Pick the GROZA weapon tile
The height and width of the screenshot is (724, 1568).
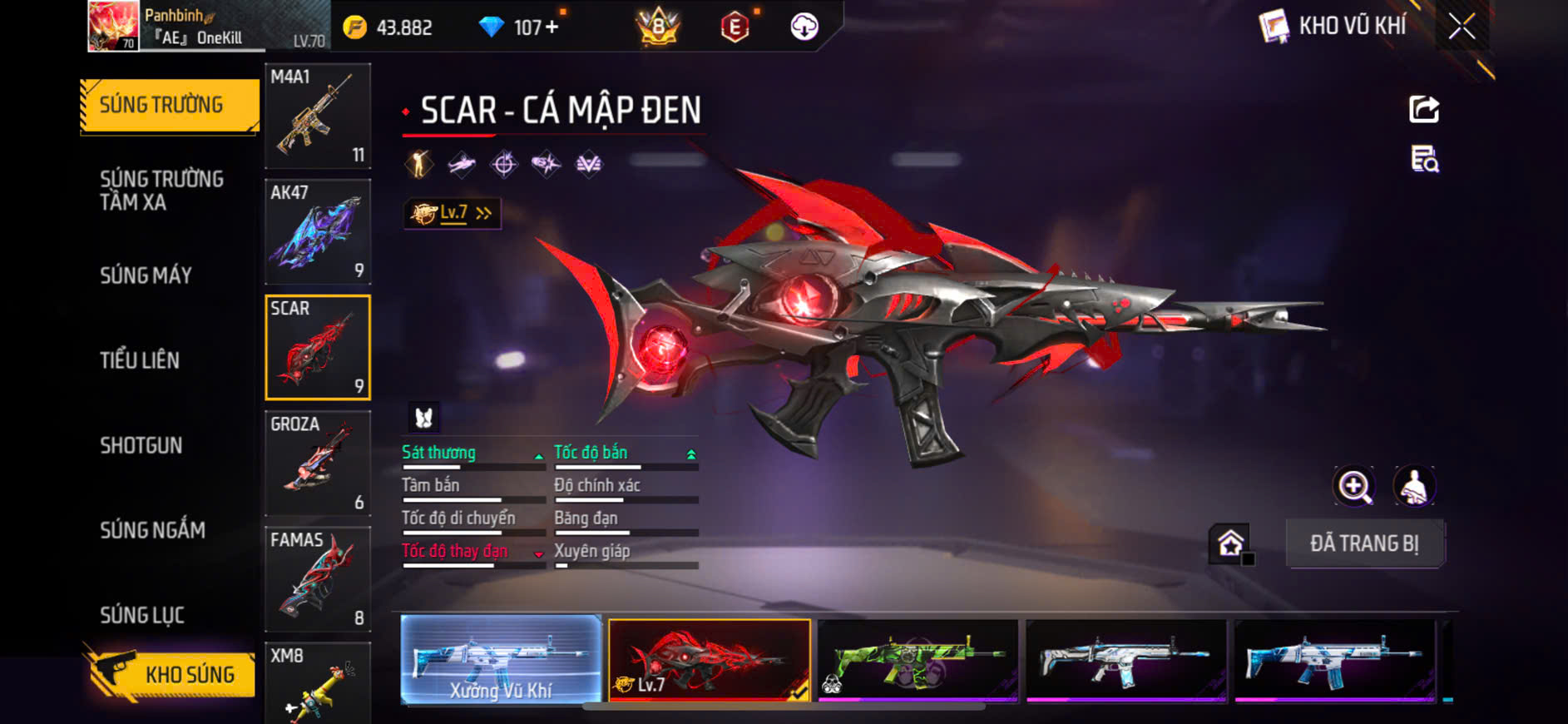pos(318,463)
